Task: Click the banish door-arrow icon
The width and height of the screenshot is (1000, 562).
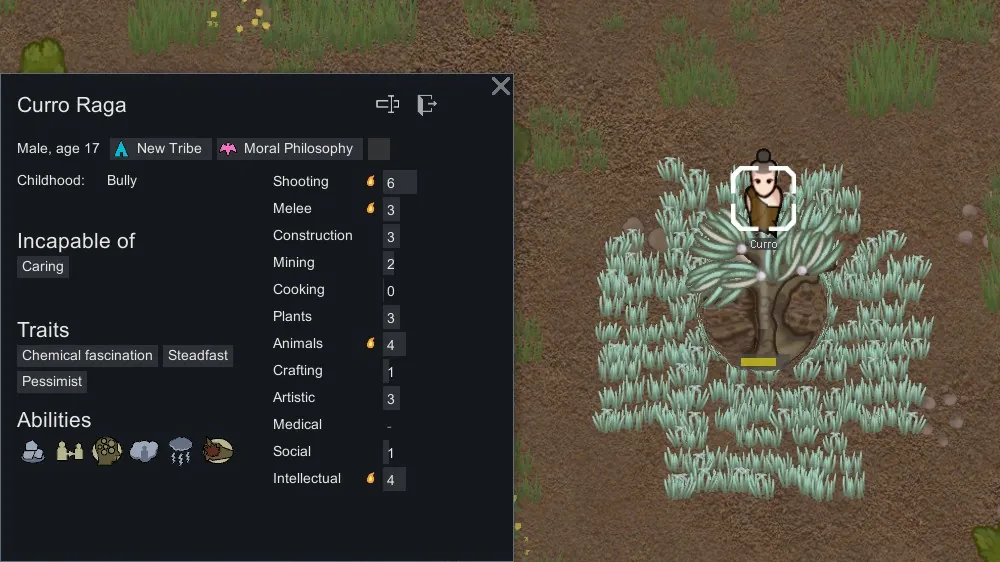Action: click(427, 104)
